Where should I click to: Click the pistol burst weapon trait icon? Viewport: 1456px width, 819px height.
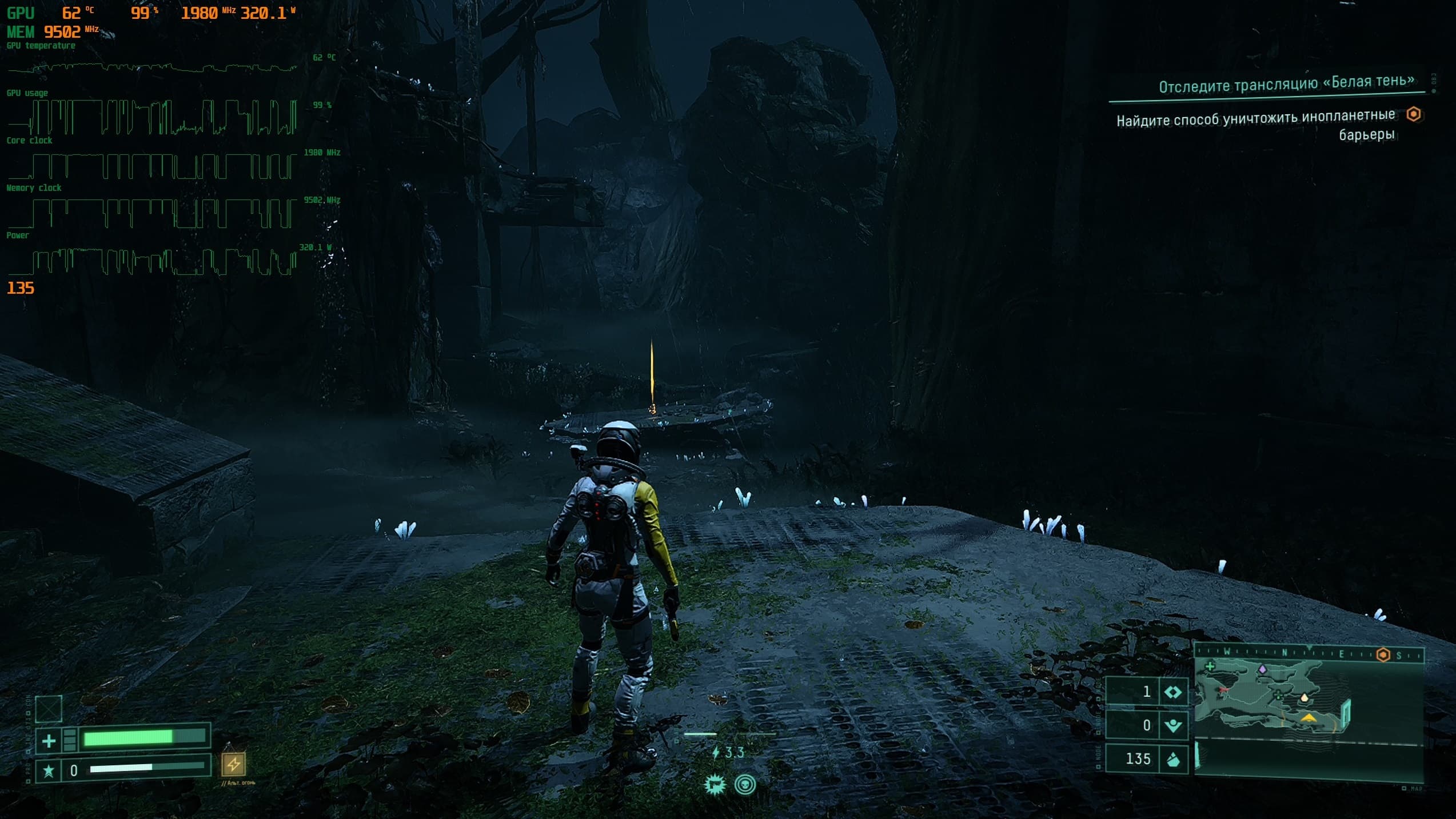coord(715,785)
